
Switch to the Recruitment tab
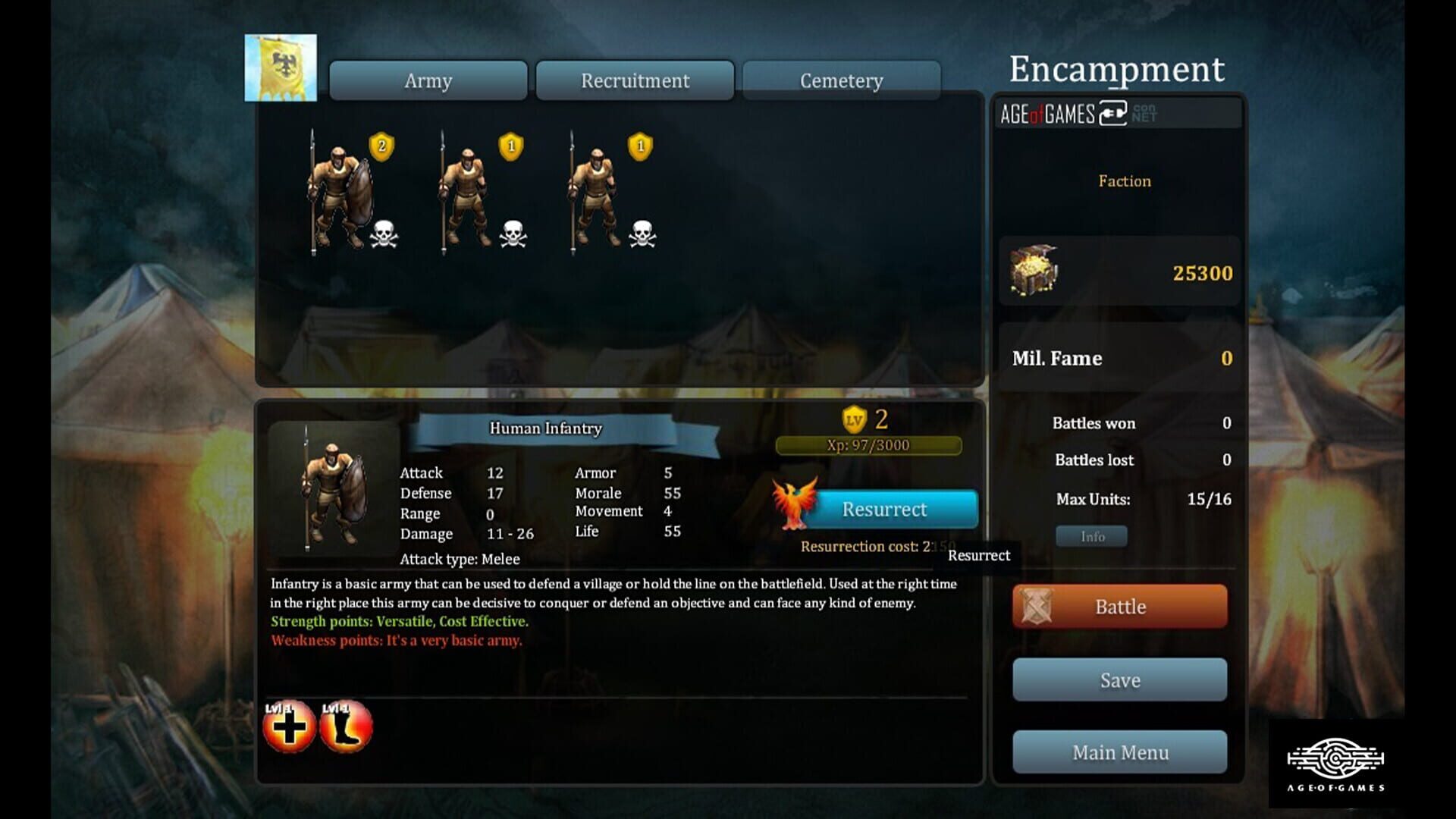click(634, 80)
